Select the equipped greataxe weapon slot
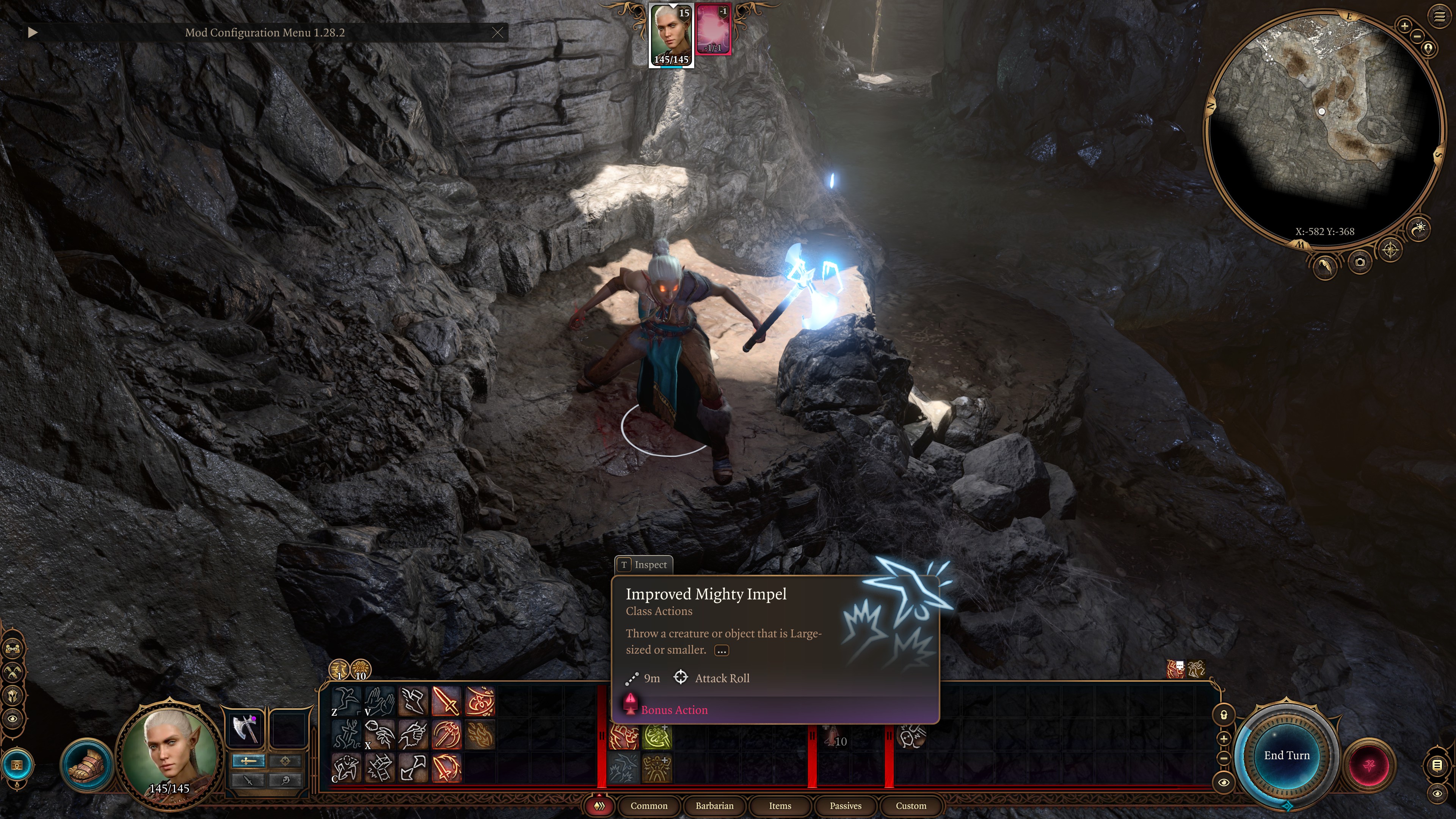 pos(245,728)
